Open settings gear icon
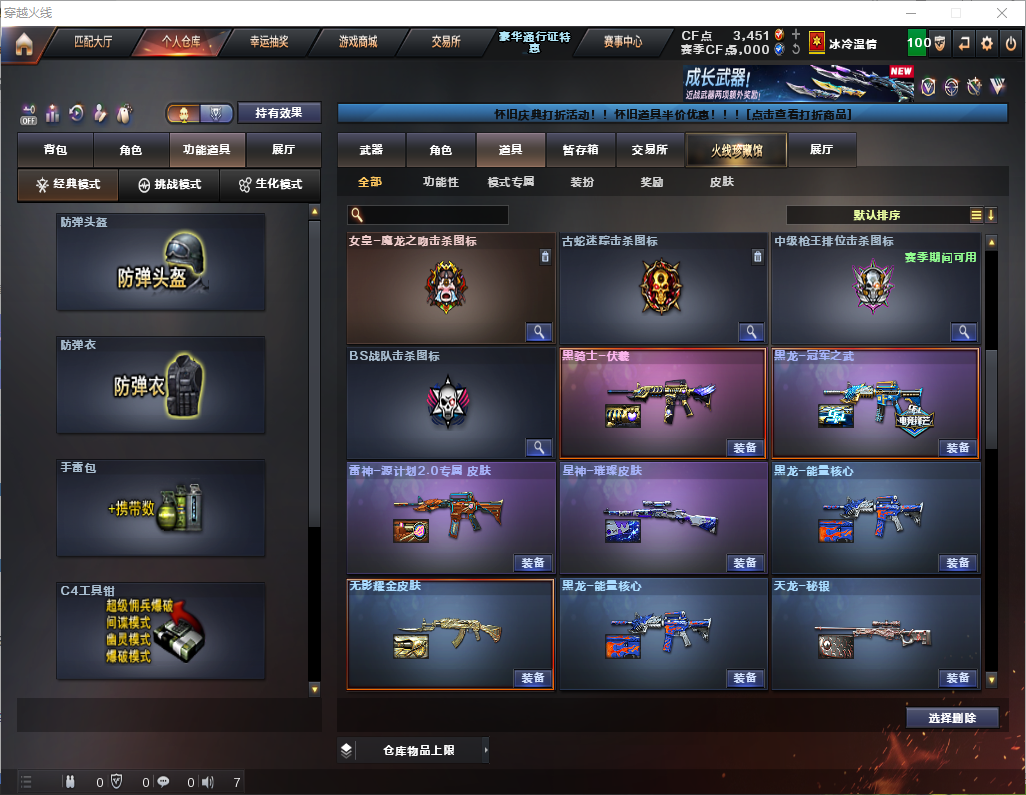The width and height of the screenshot is (1026, 795). 987,43
